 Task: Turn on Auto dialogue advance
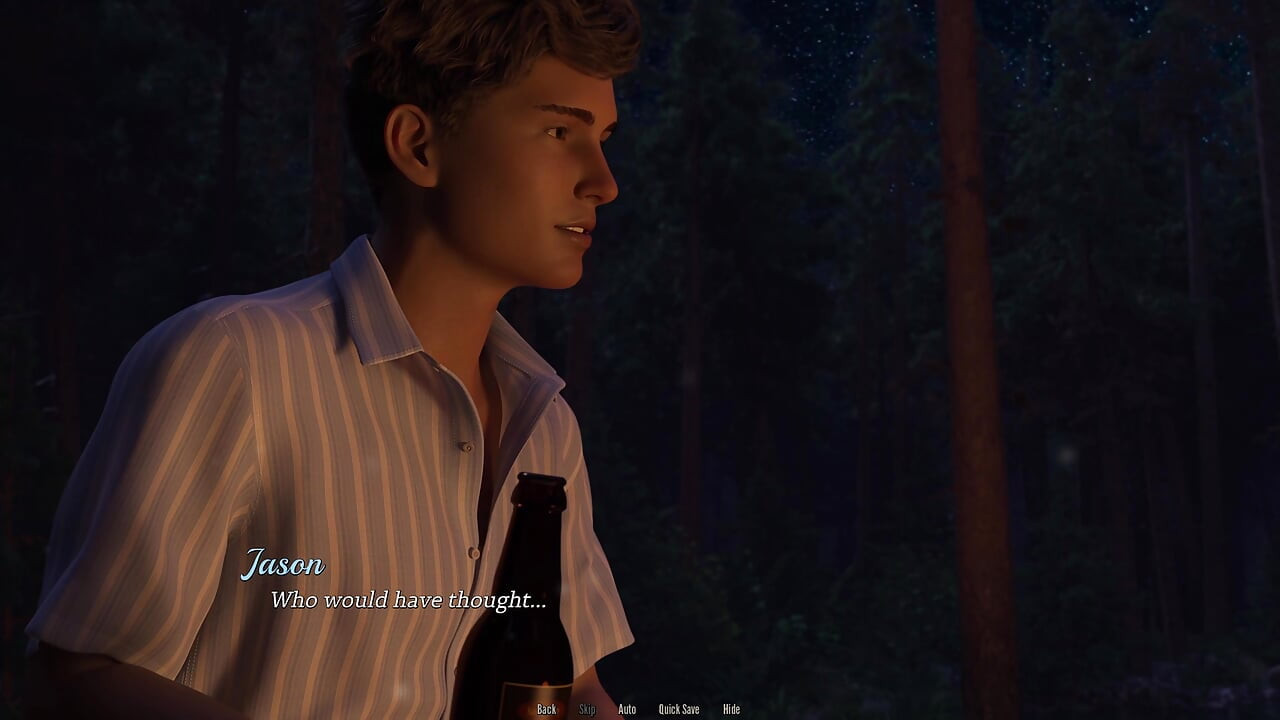(x=627, y=709)
